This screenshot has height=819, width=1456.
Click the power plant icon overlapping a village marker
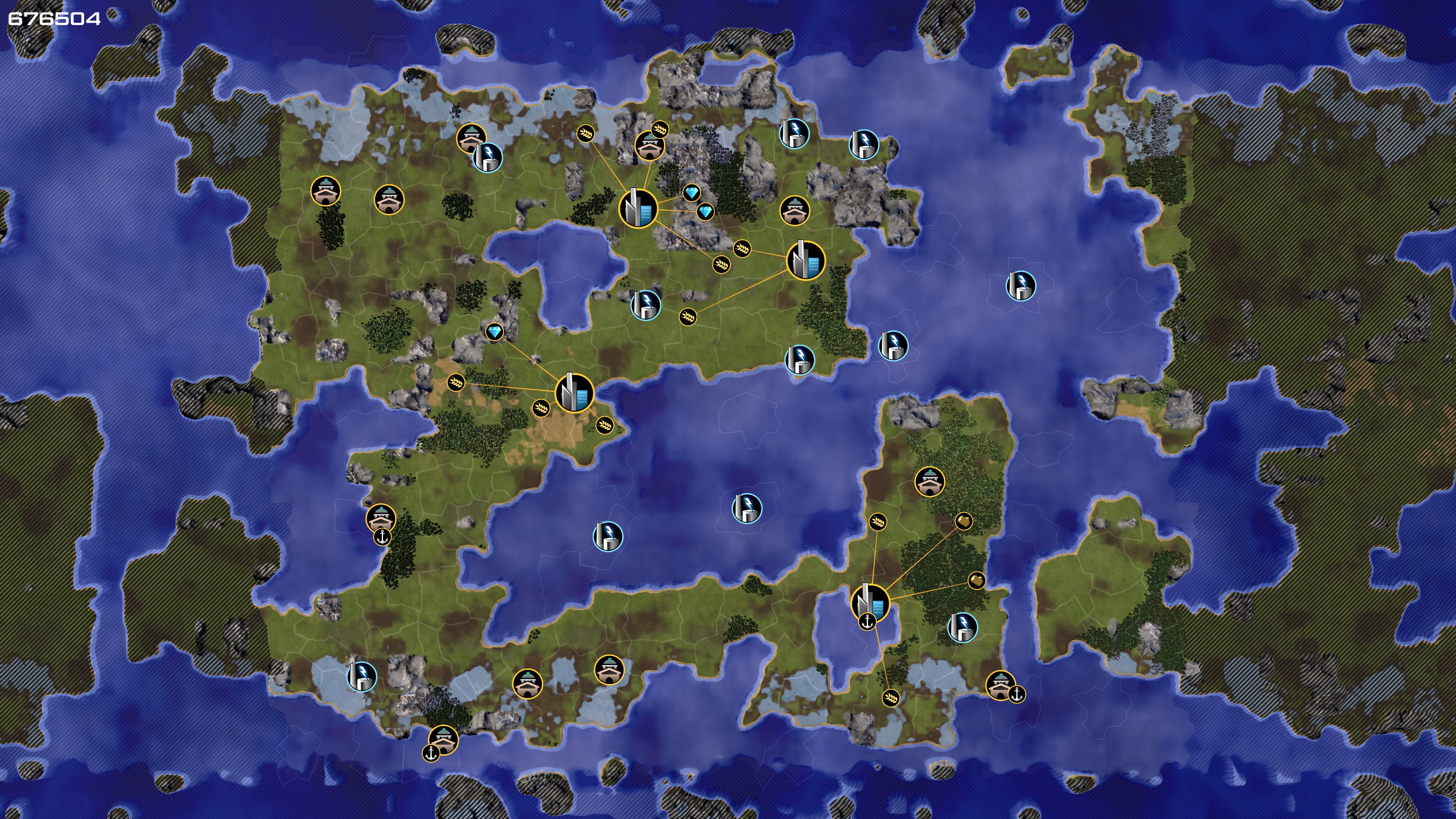tap(488, 157)
